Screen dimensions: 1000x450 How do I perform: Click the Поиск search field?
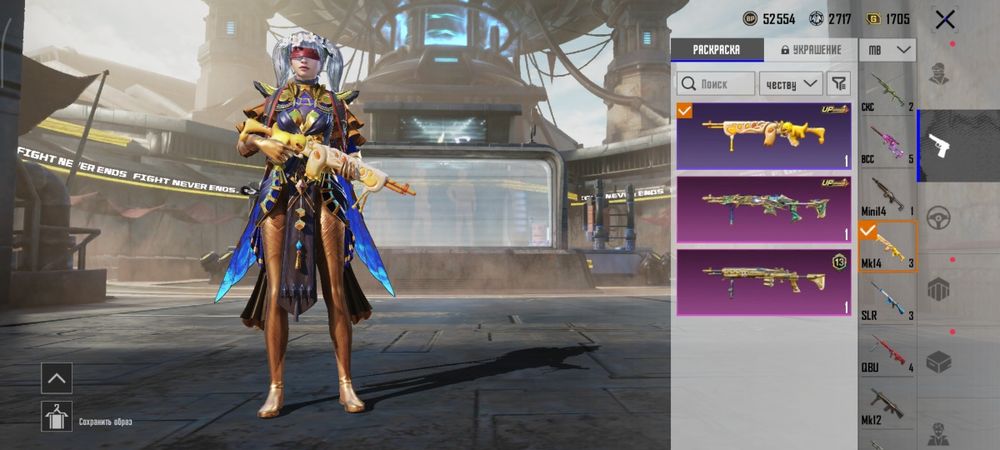[716, 84]
